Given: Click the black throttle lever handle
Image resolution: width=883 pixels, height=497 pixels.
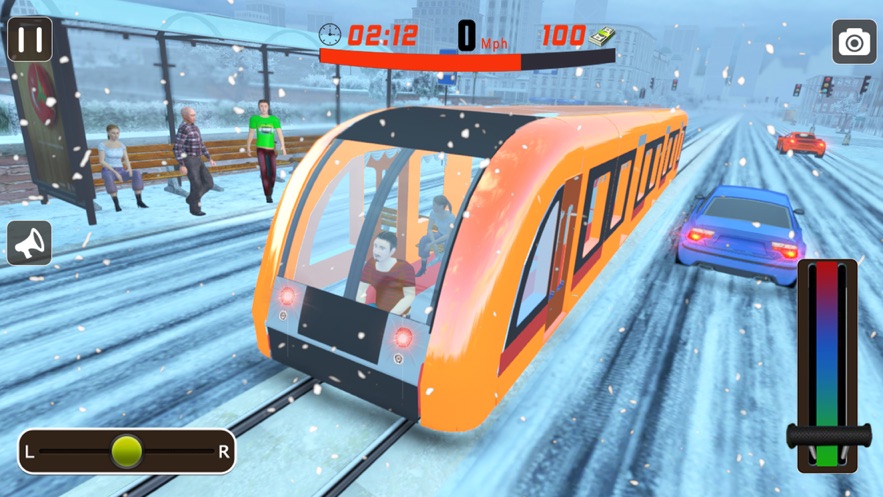Looking at the screenshot, I should click(x=828, y=436).
